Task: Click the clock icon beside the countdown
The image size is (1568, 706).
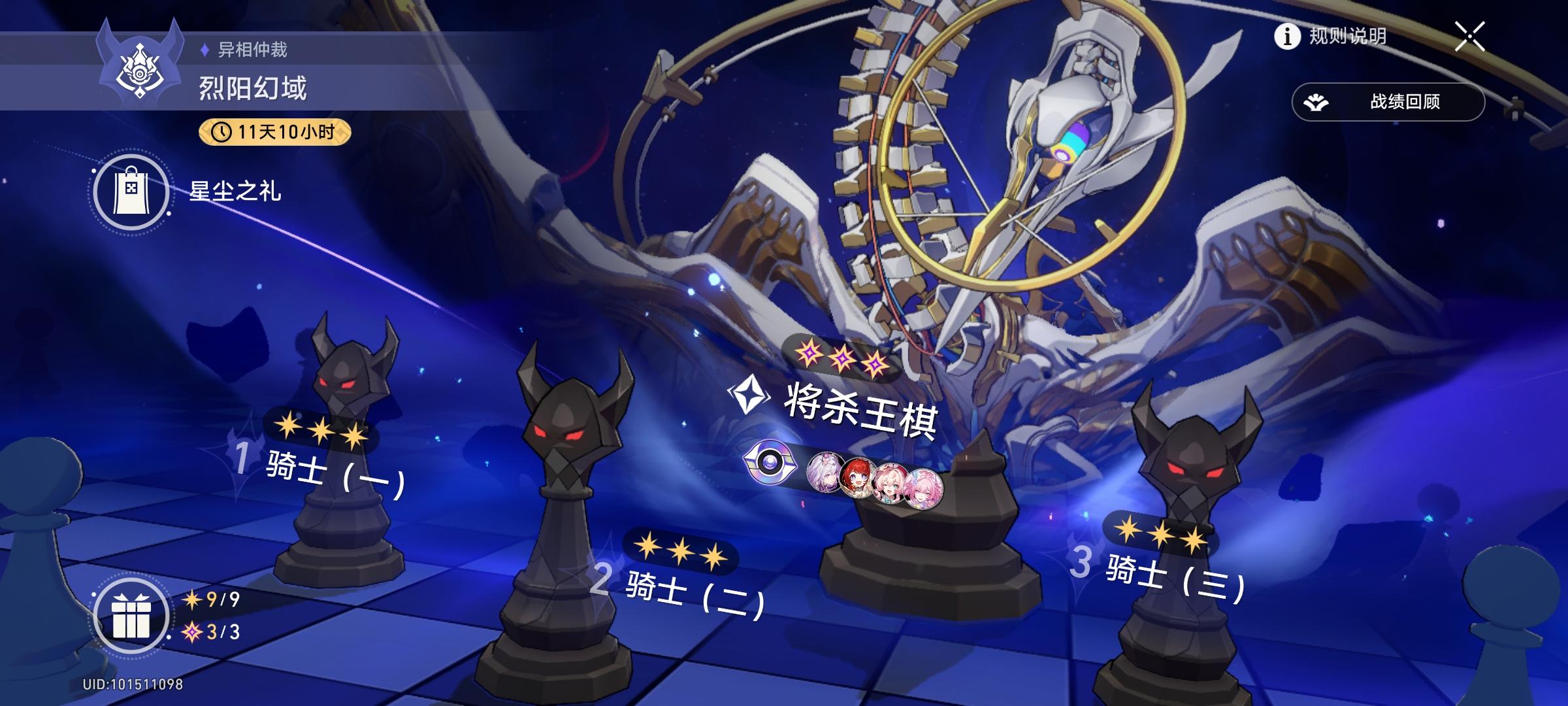Action: (221, 133)
